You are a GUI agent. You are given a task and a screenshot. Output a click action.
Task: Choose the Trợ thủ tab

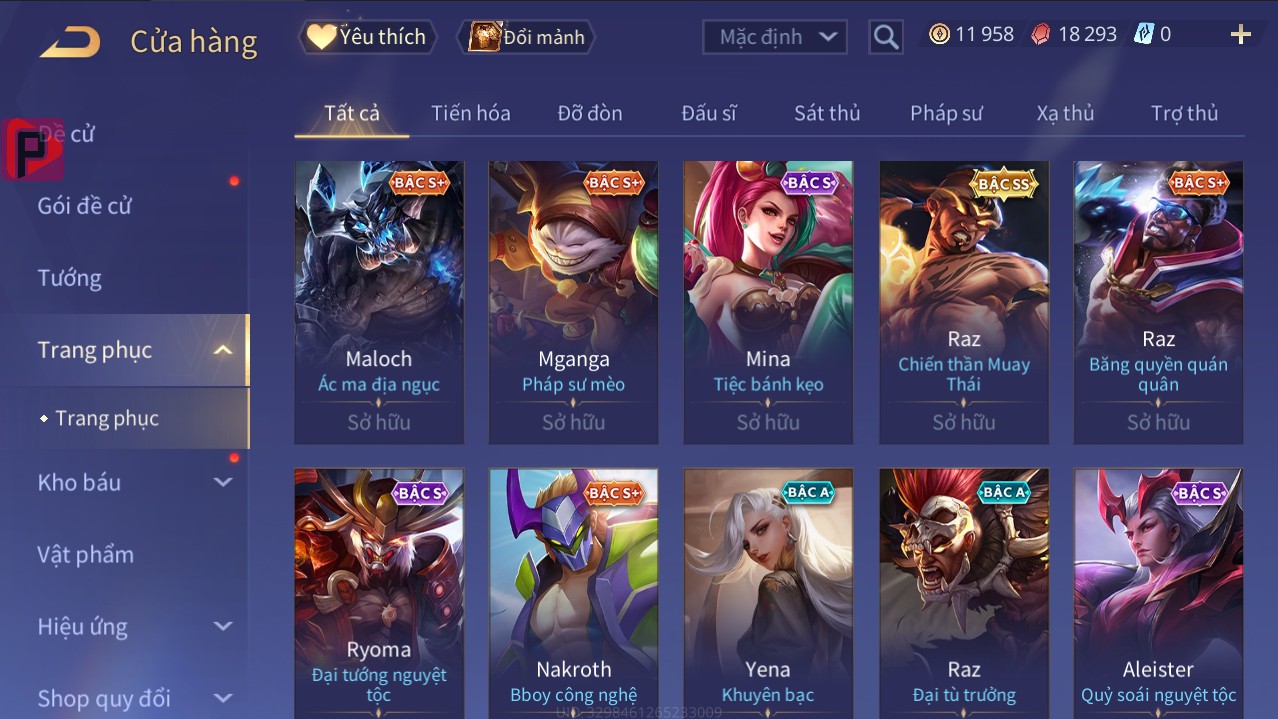pos(1184,113)
